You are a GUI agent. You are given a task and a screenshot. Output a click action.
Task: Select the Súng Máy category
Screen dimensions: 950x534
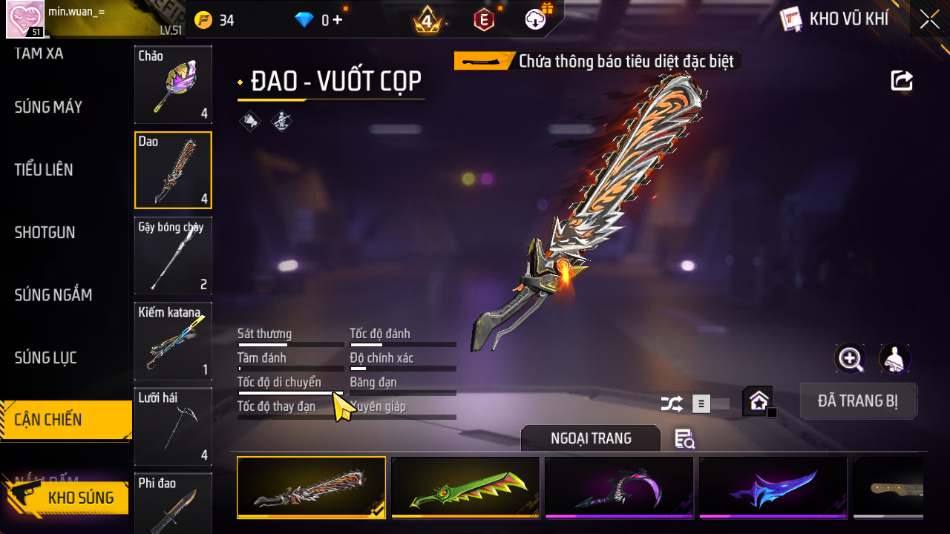pyautogui.click(x=48, y=107)
